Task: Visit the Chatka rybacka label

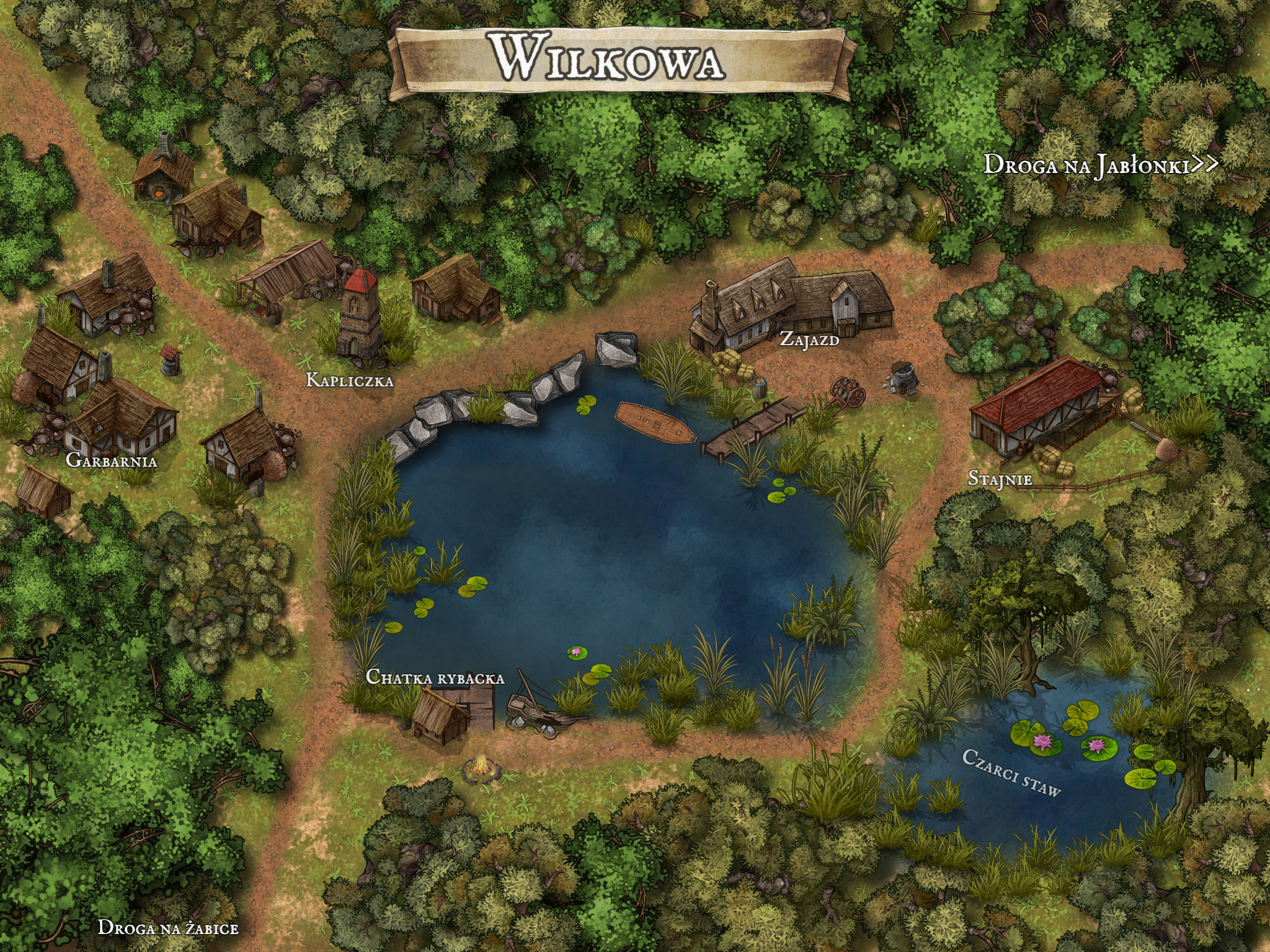Action: point(435,677)
